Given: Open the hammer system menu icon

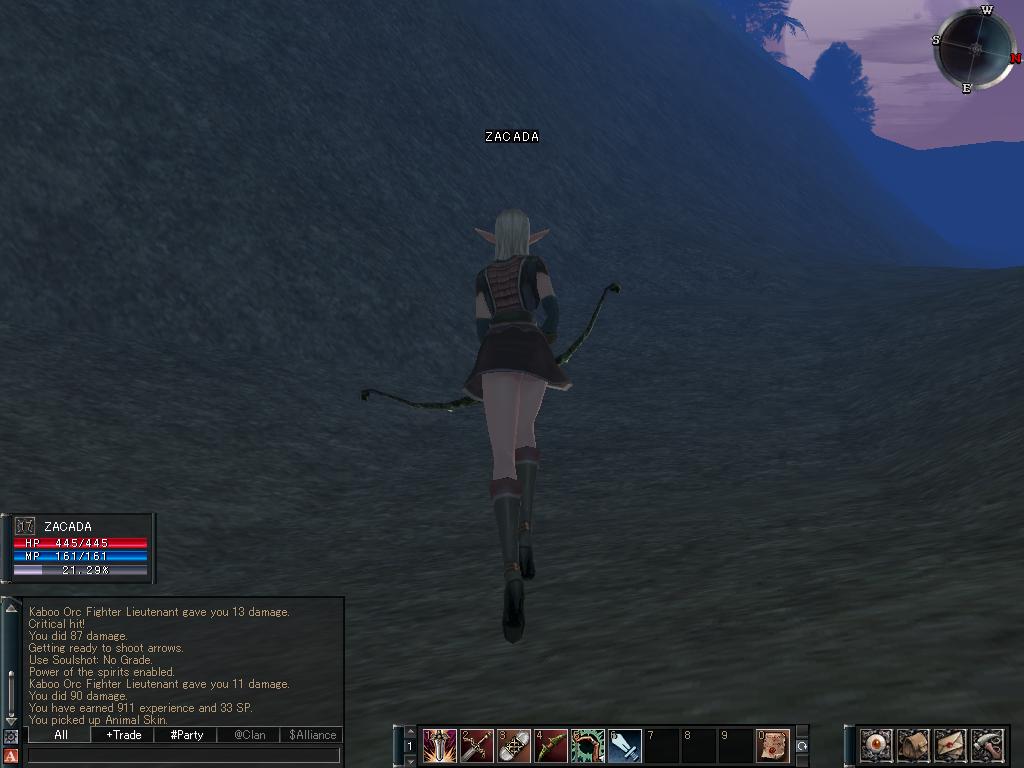Looking at the screenshot, I should (x=986, y=745).
